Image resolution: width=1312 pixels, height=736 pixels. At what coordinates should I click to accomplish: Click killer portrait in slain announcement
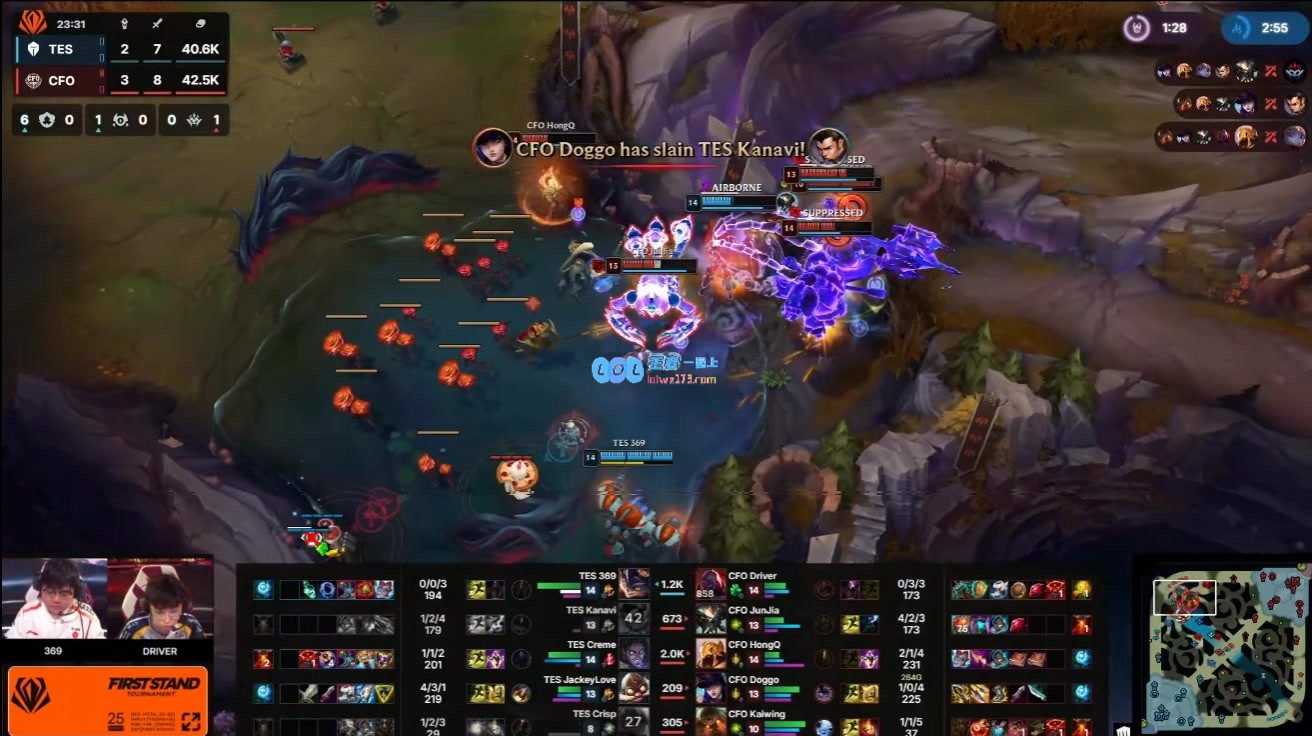tap(493, 147)
